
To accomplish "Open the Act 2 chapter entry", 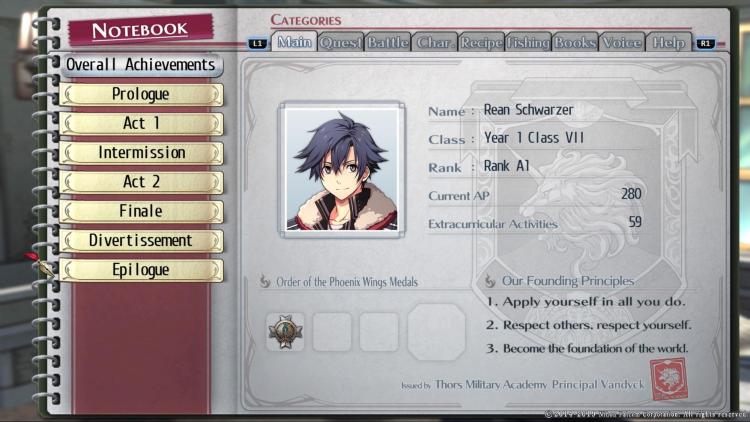I will tap(141, 182).
